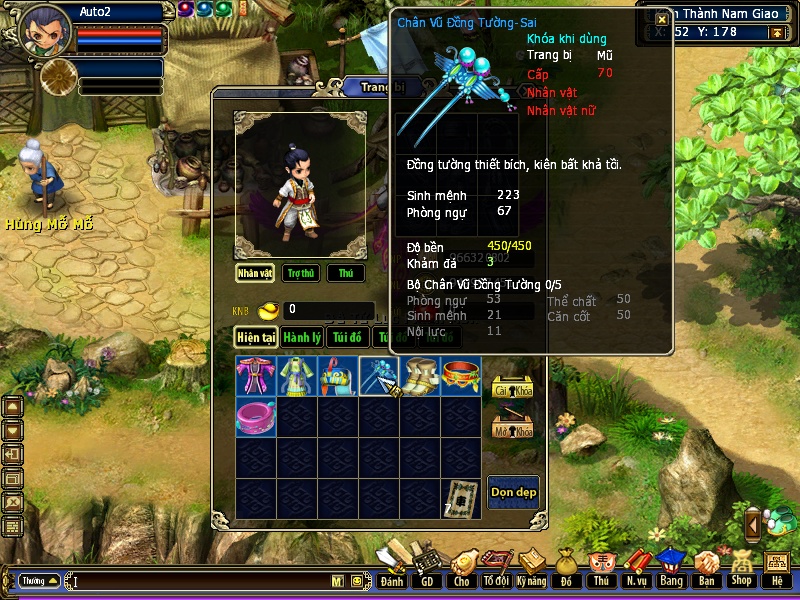Pick the pink ring item slot
Image resolution: width=800 pixels, height=600 pixels.
coord(256,417)
